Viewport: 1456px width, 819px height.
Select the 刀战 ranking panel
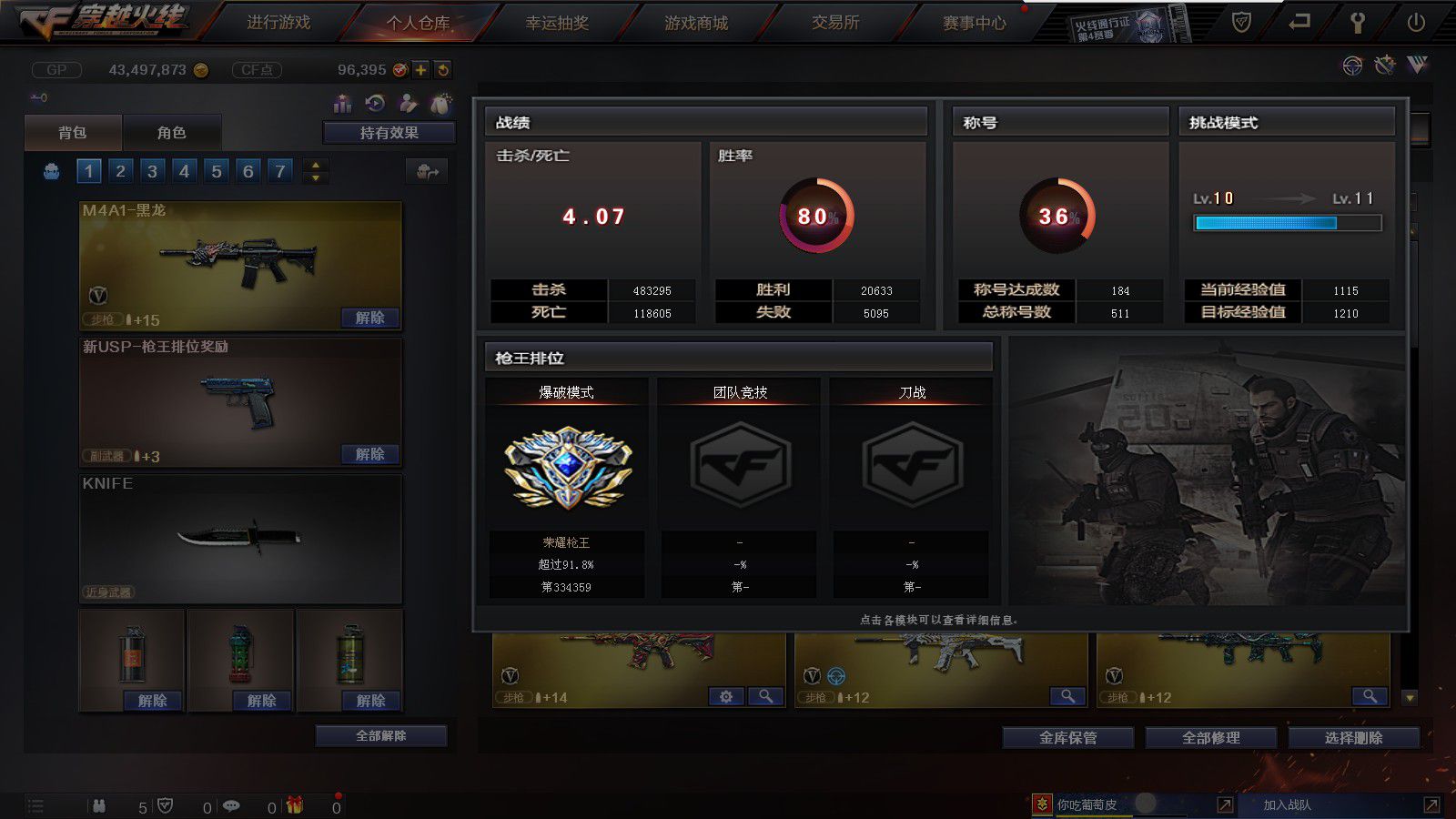(x=912, y=487)
